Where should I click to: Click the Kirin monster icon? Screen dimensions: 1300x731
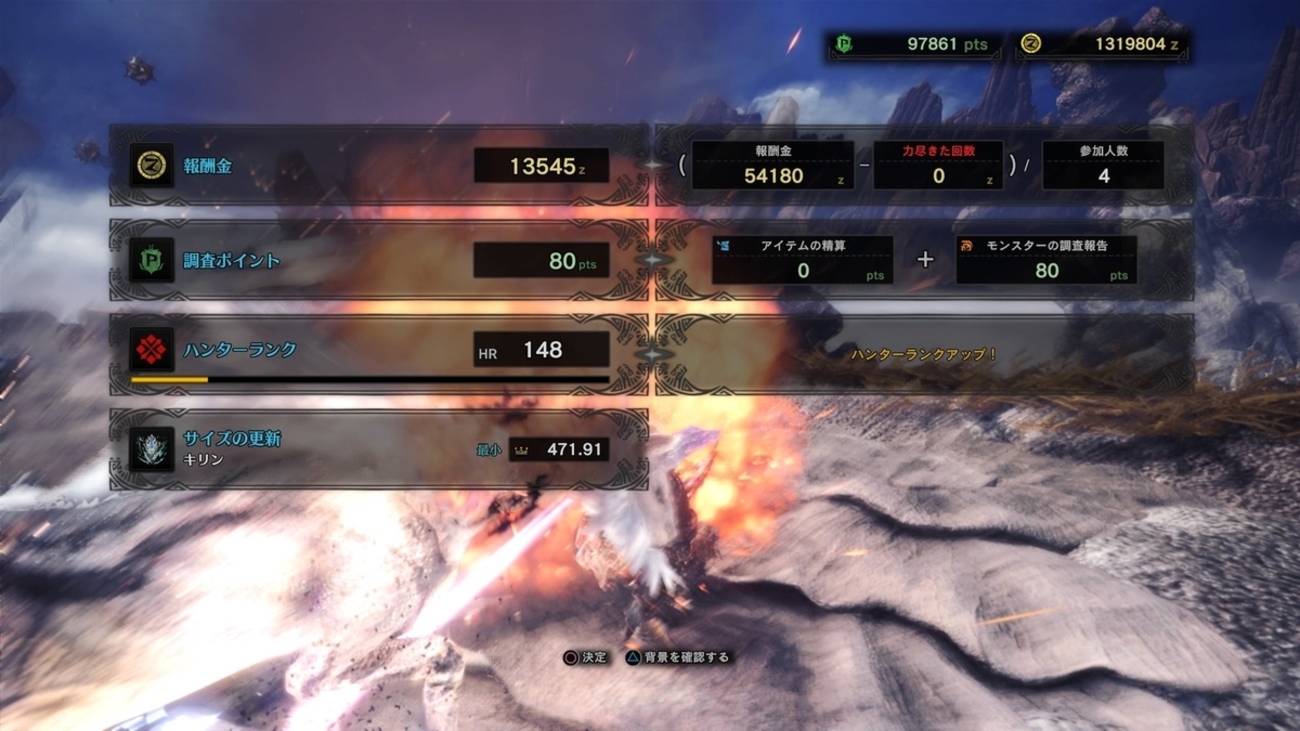pos(152,449)
